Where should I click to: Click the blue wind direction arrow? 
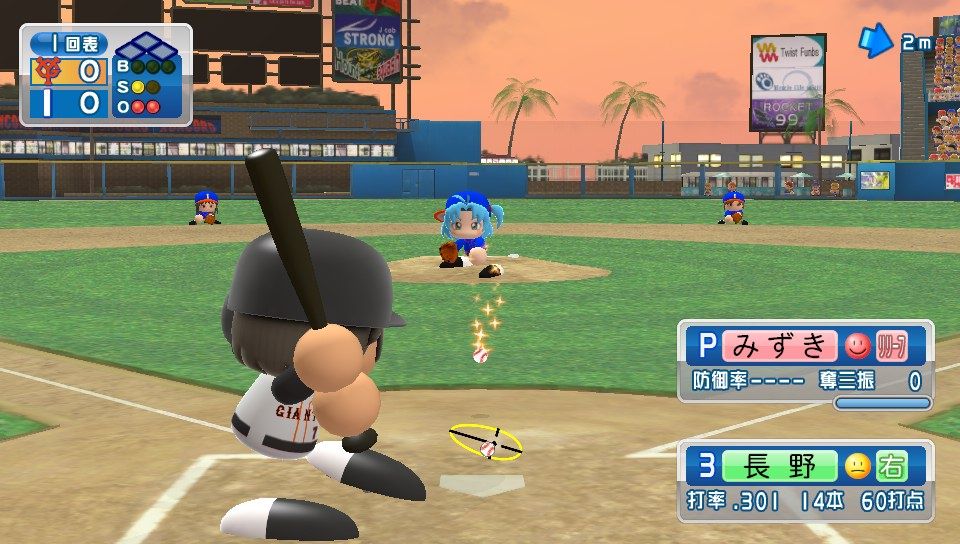(x=876, y=40)
